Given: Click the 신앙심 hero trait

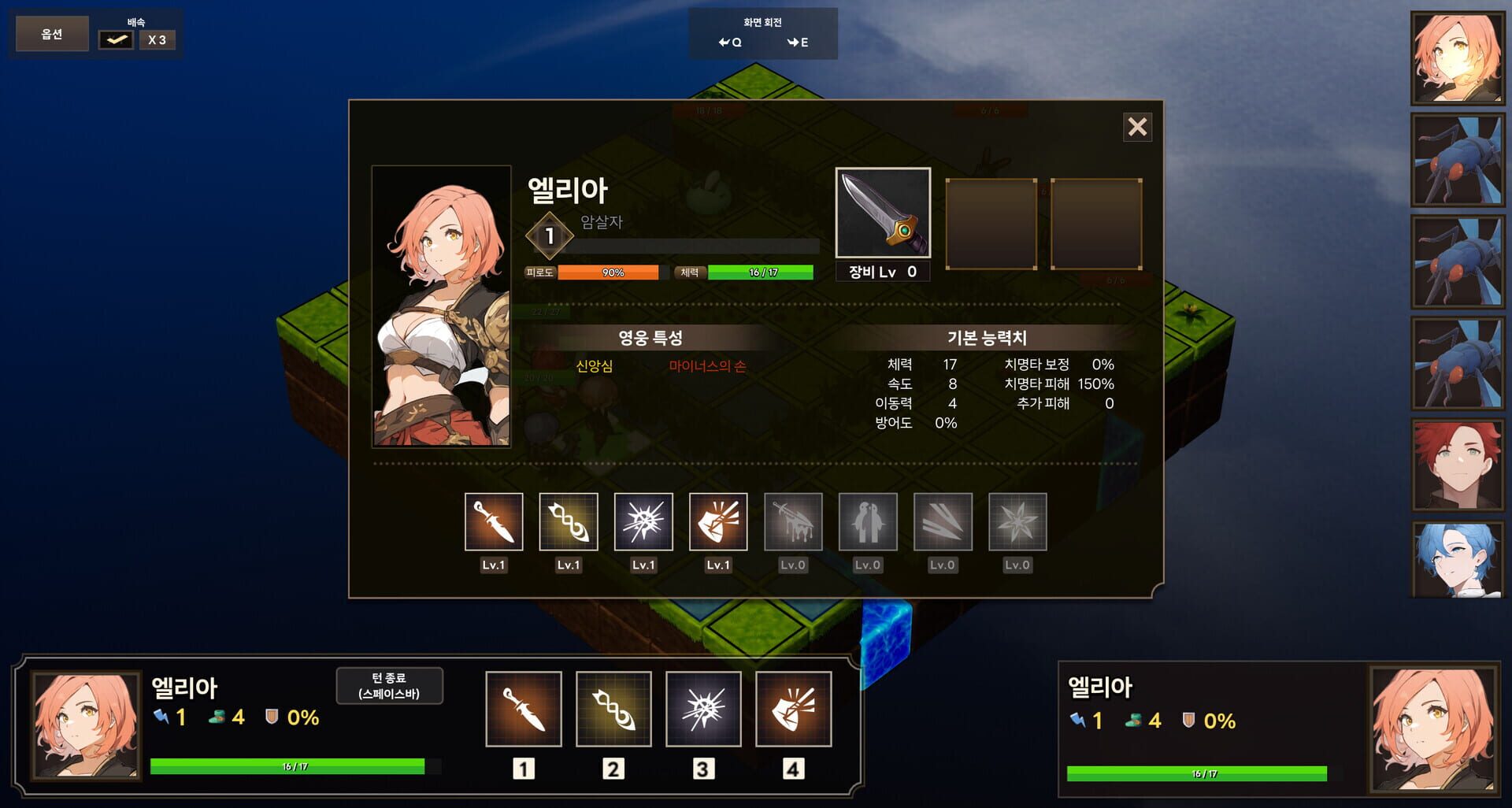Looking at the screenshot, I should [x=596, y=365].
